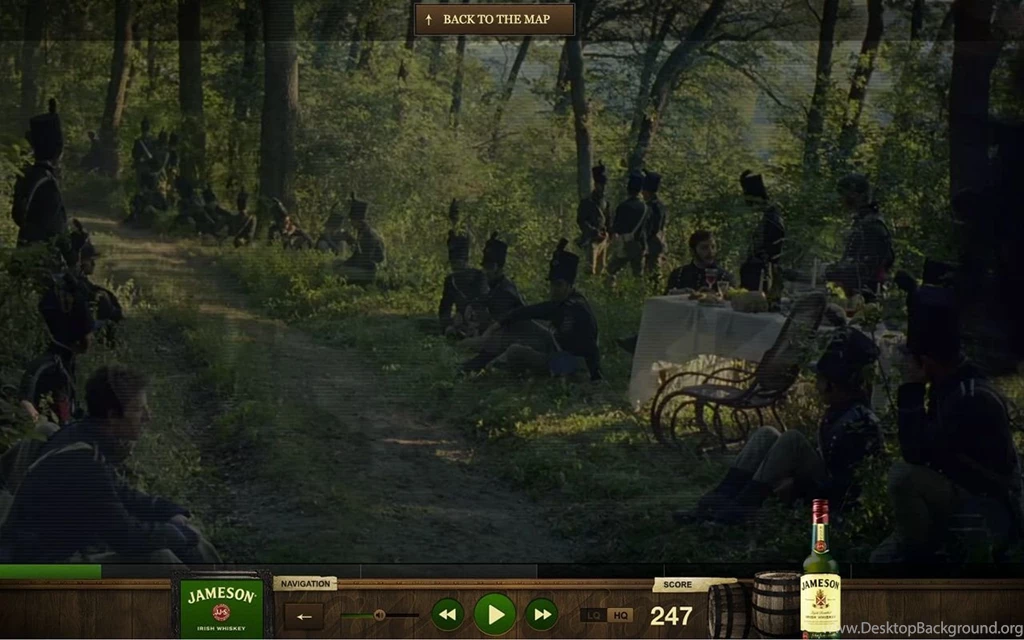
Task: Adjust the volume slider
Action: pos(380,615)
